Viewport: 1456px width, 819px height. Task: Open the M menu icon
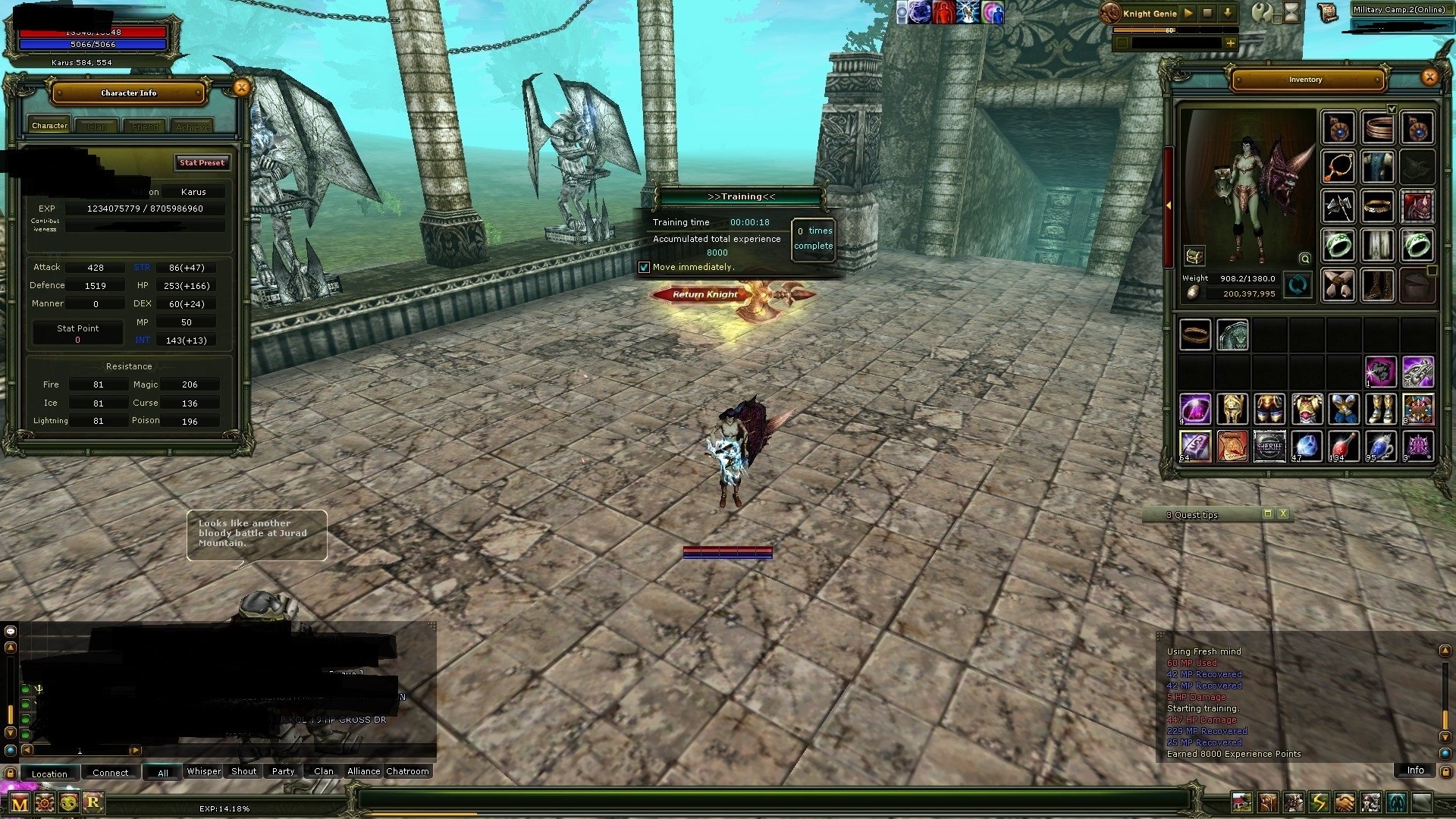[20, 803]
